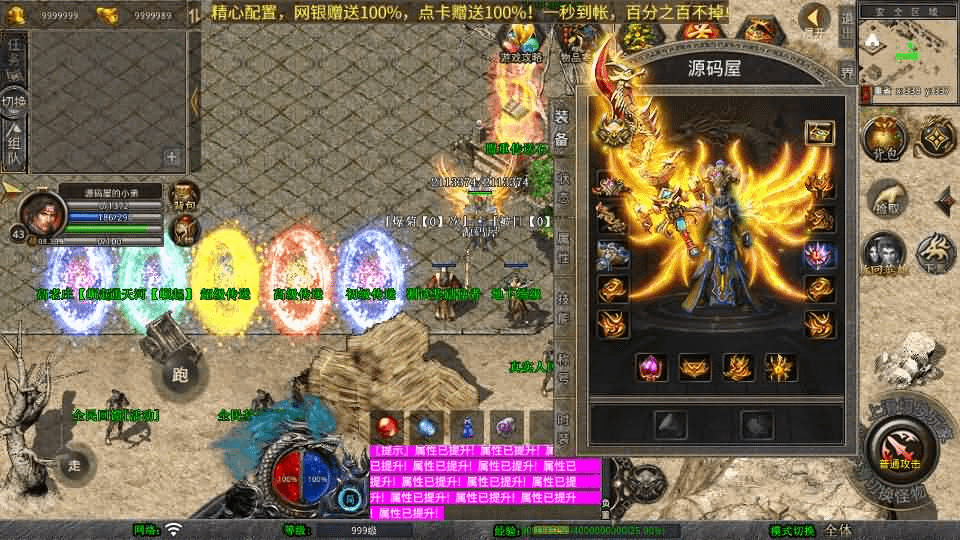Viewport: 960px width, 540px height.
Task: Click the plus button in the quest panel
Action: click(172, 157)
